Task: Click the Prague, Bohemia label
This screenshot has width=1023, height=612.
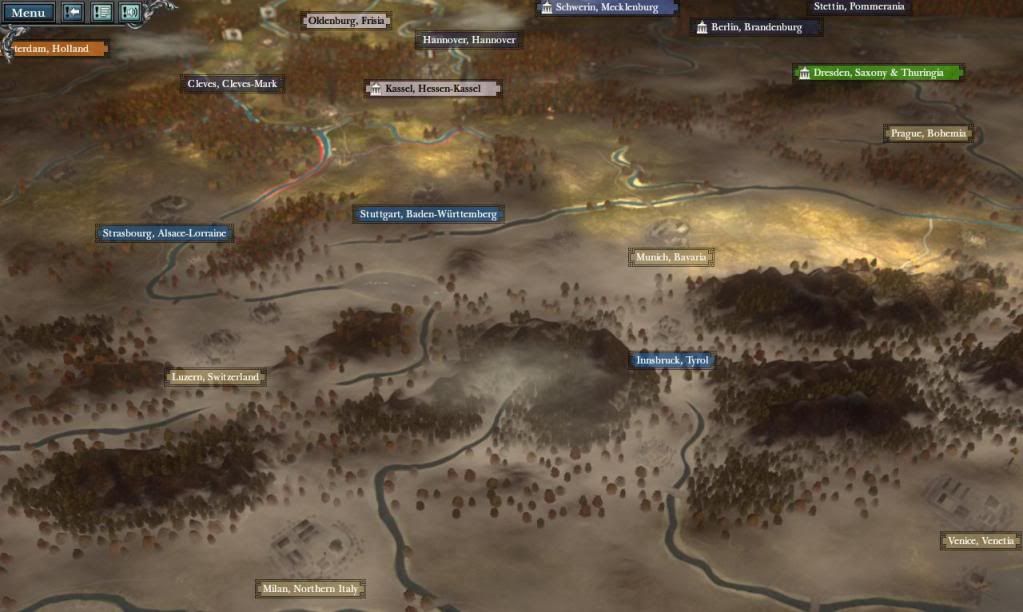Action: click(928, 133)
